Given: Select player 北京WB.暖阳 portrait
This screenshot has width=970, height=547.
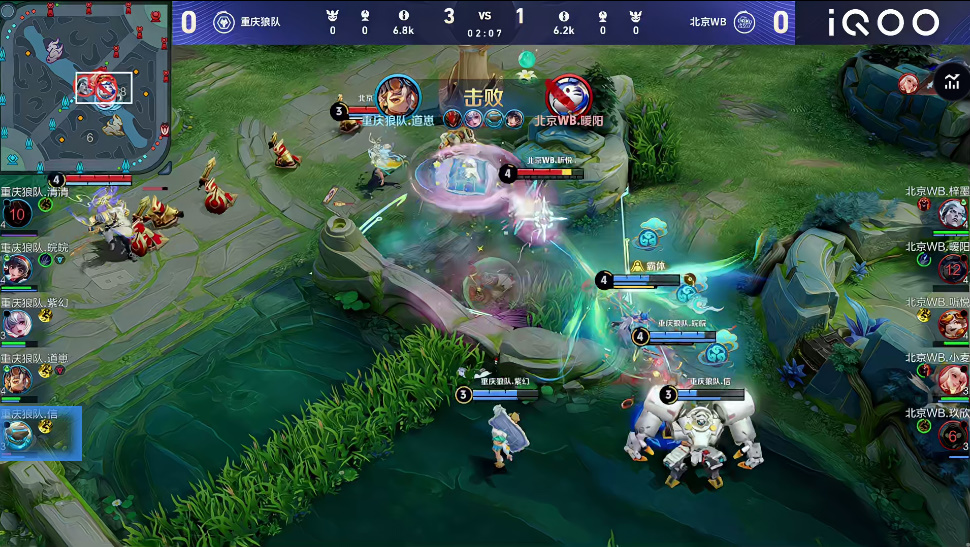Looking at the screenshot, I should coord(952,268).
